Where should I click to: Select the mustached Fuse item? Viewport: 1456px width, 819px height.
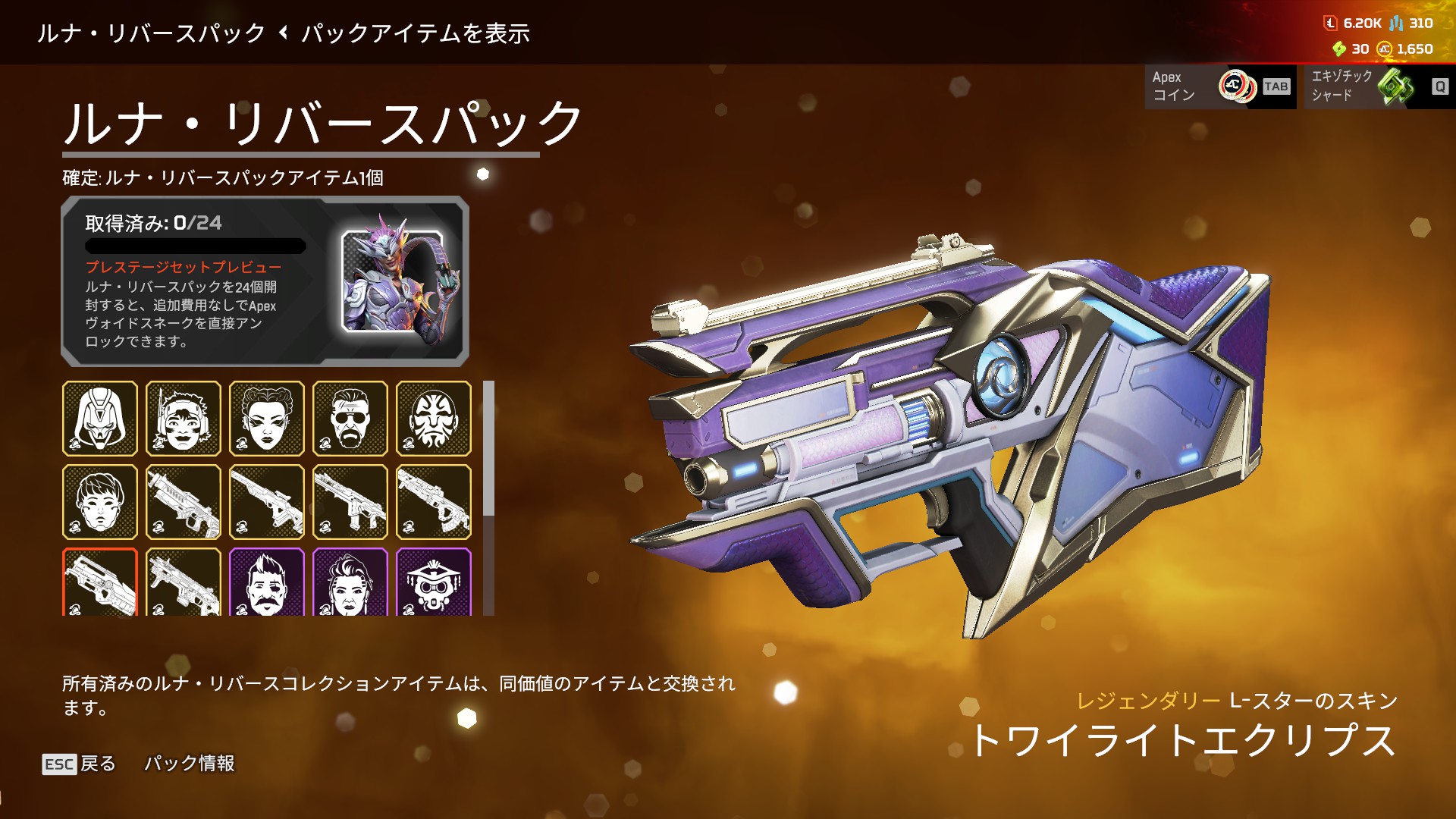pos(267,582)
